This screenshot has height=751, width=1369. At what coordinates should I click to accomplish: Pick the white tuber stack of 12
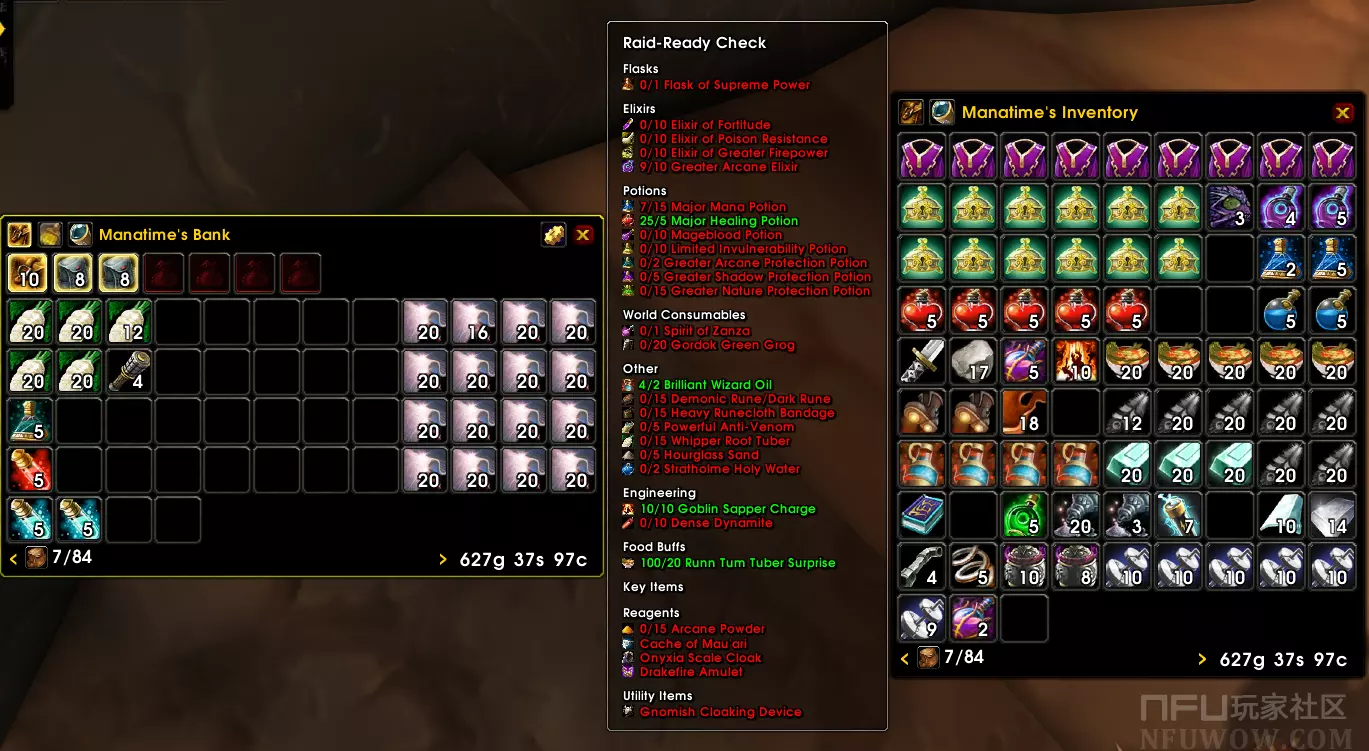[129, 322]
